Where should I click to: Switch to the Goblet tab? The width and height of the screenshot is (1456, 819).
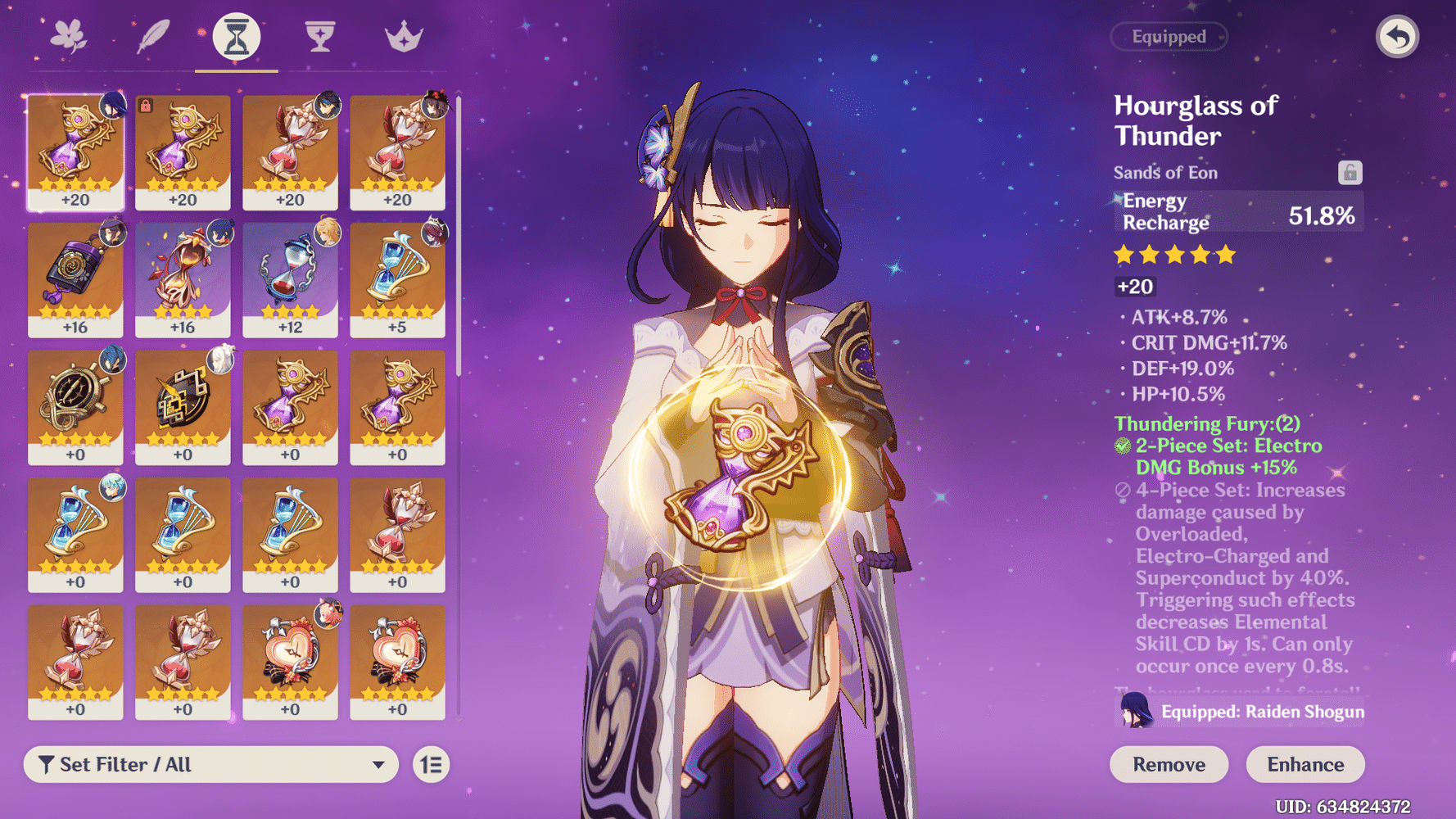(x=320, y=37)
